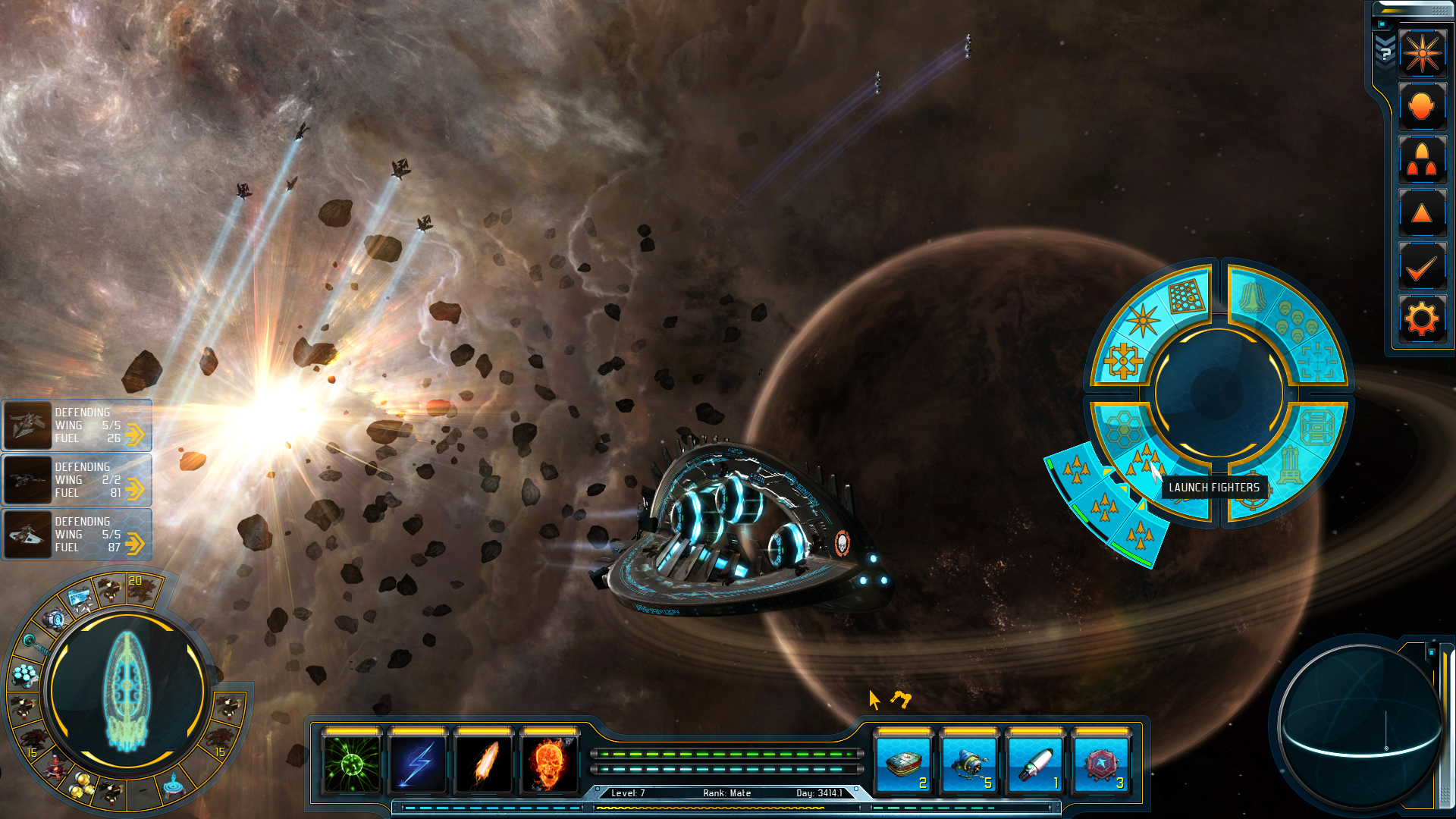This screenshot has width=1456, height=819.
Task: Select the wing with fuel 26
Action: 77,425
